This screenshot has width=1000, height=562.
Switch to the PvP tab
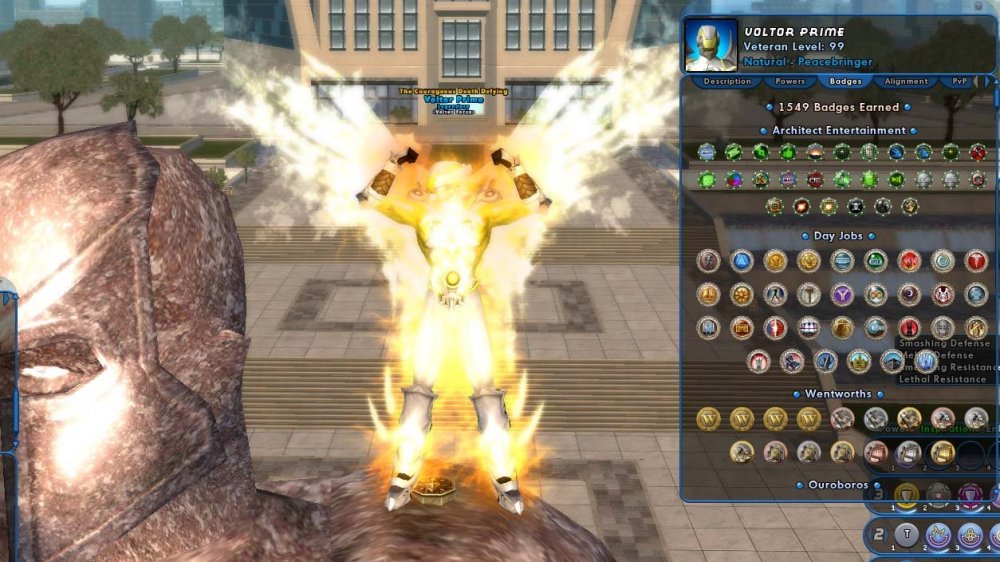coord(960,81)
